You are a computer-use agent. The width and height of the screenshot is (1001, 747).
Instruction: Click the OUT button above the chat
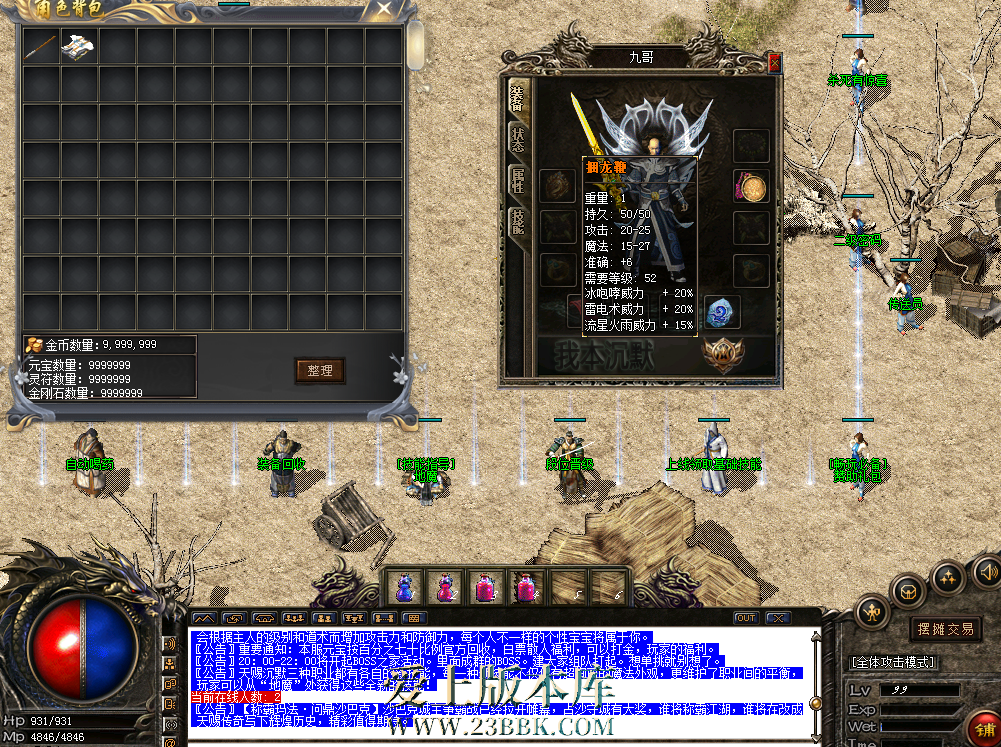pos(745,618)
